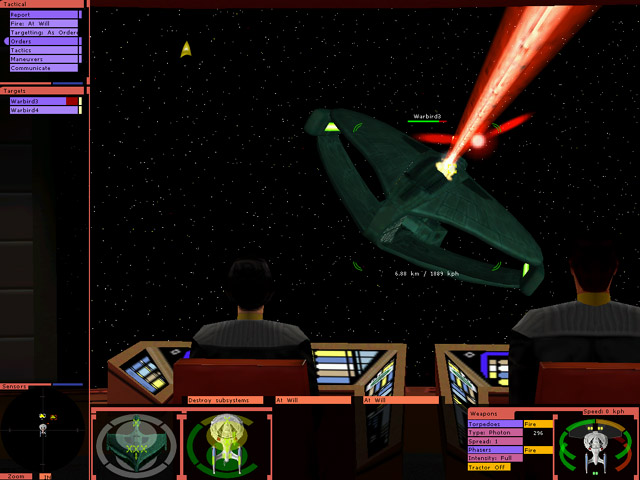Adjust the torpedo Spread setting
The width and height of the screenshot is (640, 480).
(494, 441)
